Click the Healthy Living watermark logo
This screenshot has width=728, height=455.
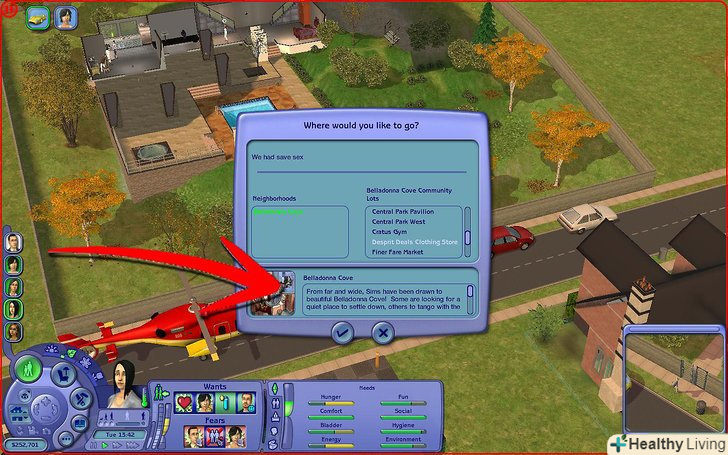[666, 443]
